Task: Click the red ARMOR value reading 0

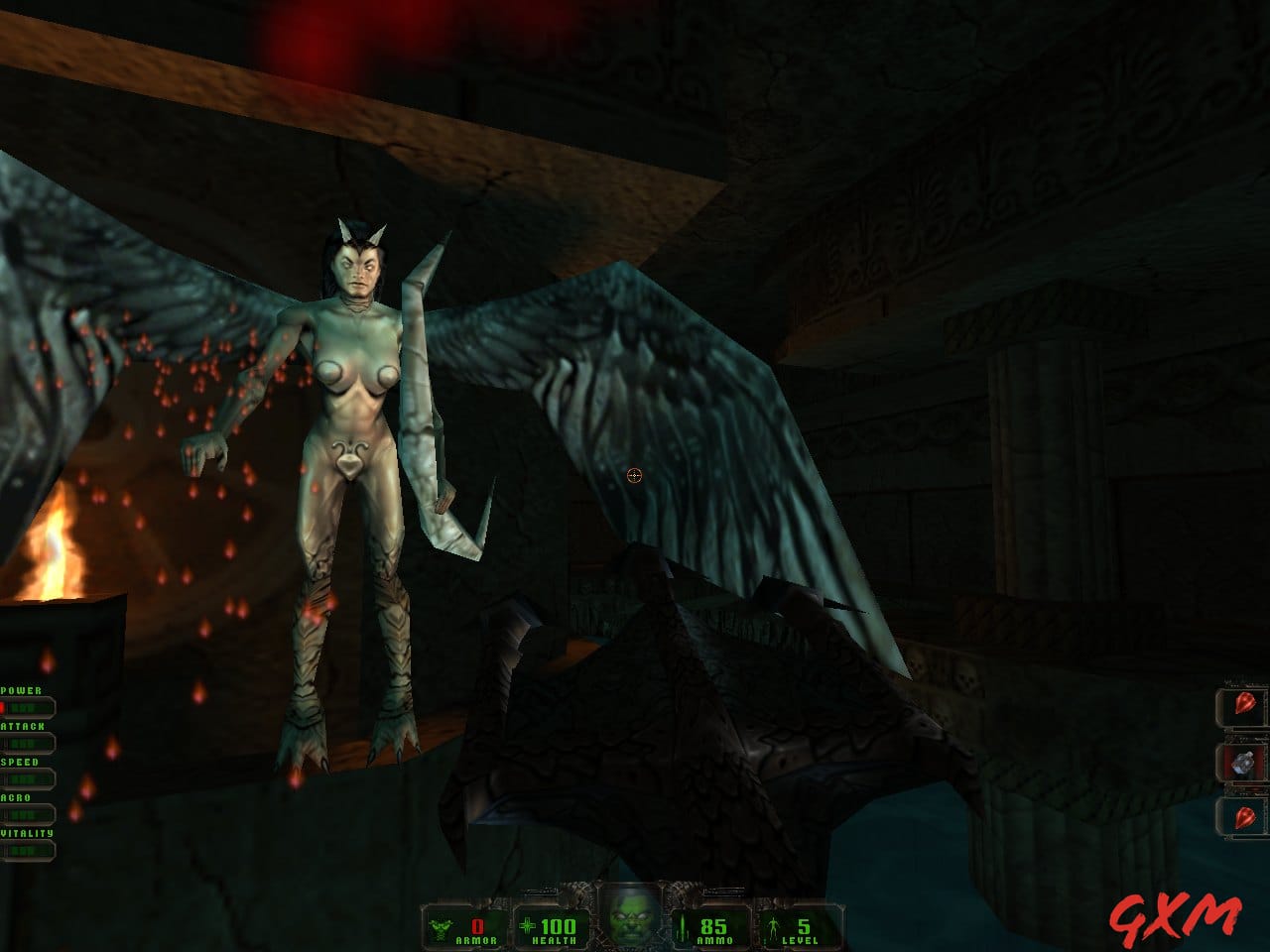Action: click(x=475, y=928)
